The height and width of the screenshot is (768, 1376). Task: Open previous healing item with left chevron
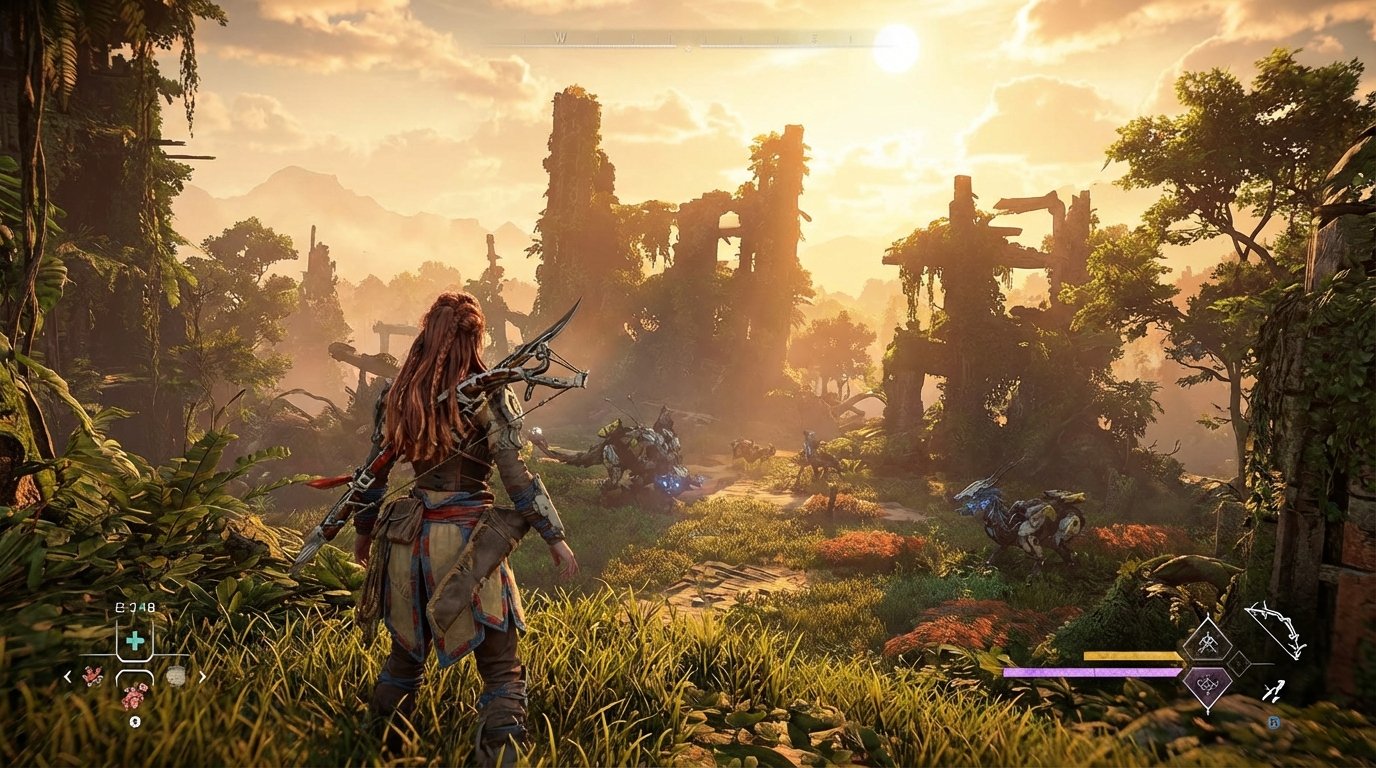[x=67, y=676]
